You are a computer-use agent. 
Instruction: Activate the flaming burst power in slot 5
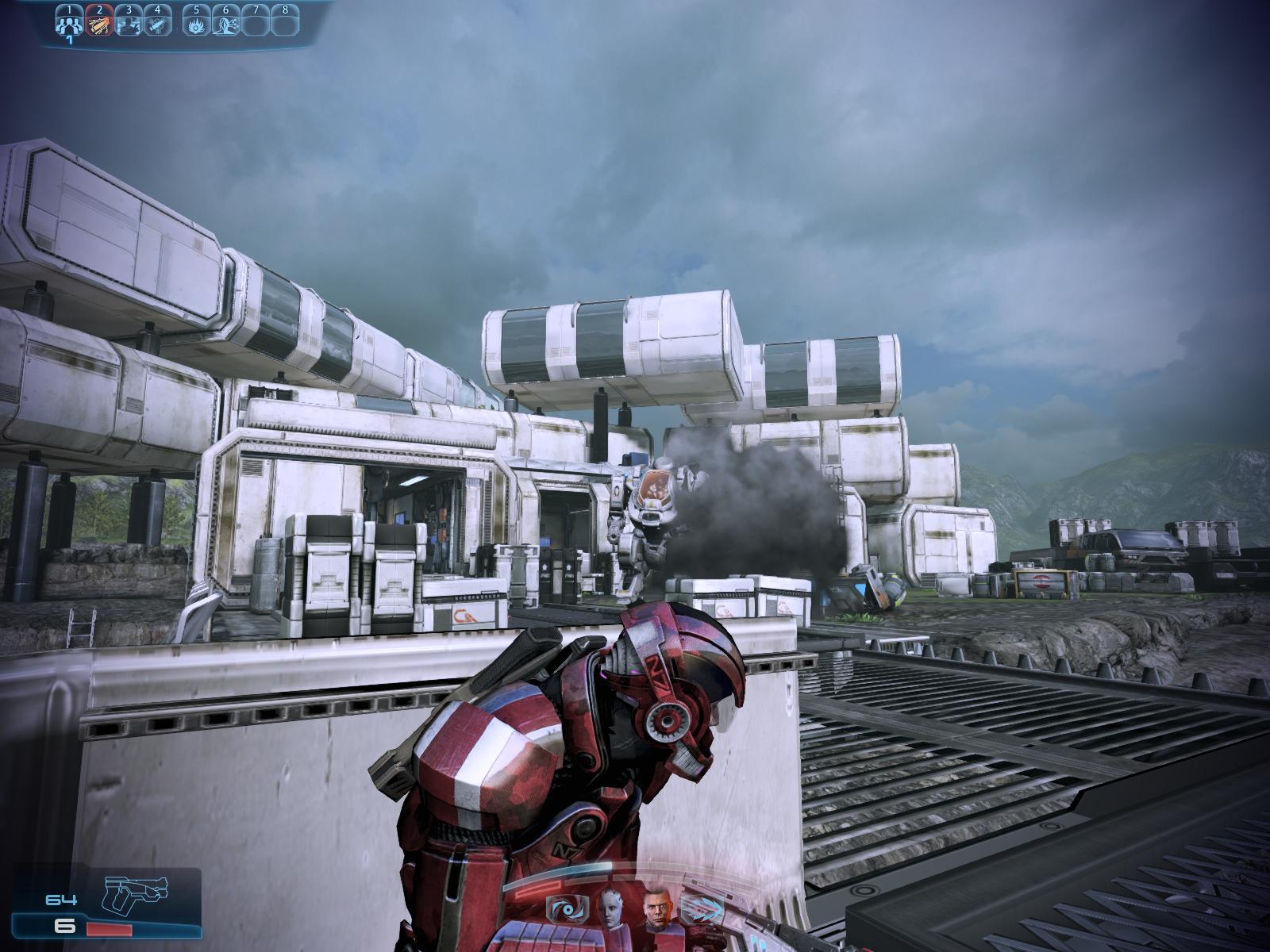[195, 24]
